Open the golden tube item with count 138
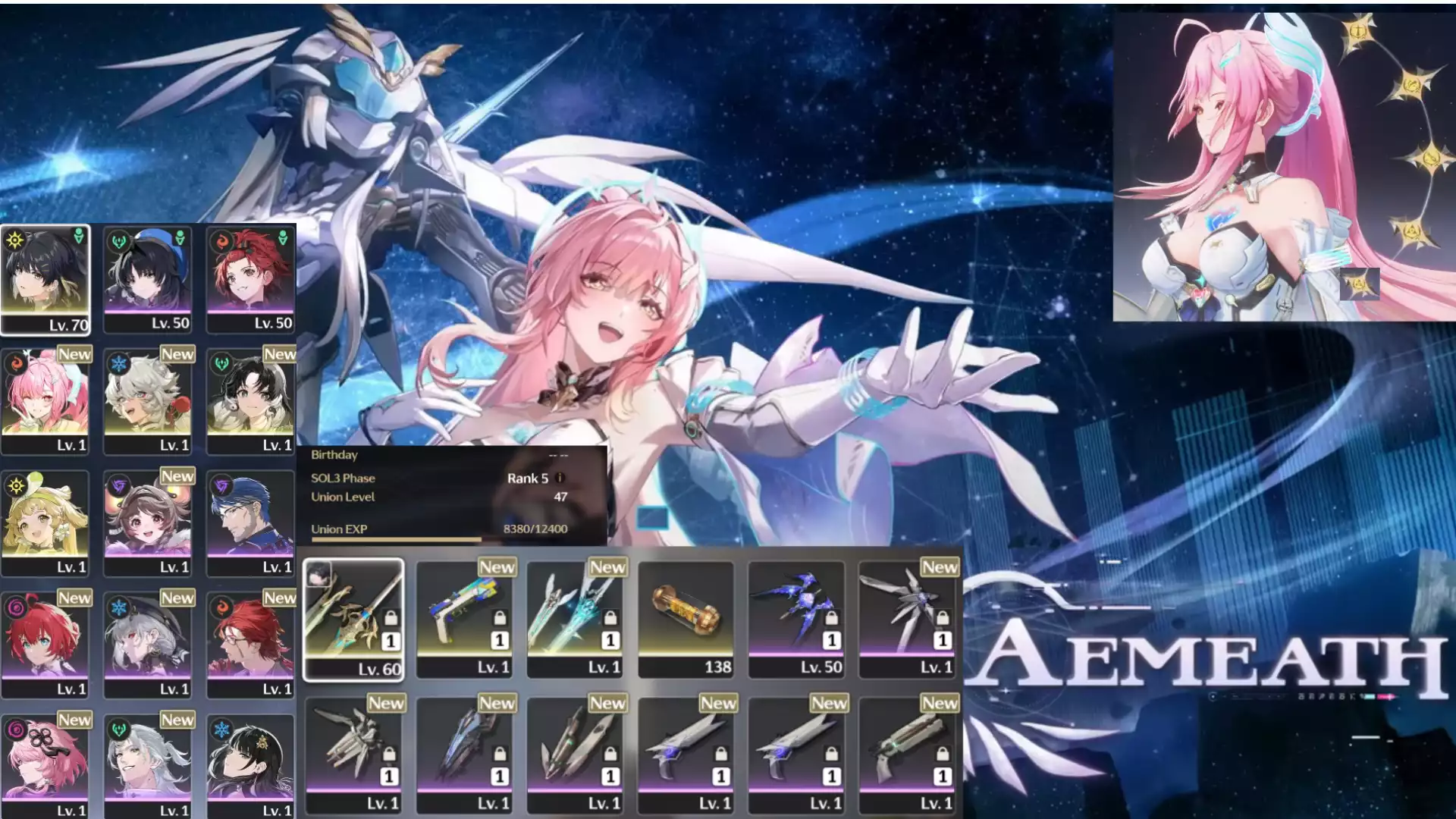 click(x=686, y=619)
